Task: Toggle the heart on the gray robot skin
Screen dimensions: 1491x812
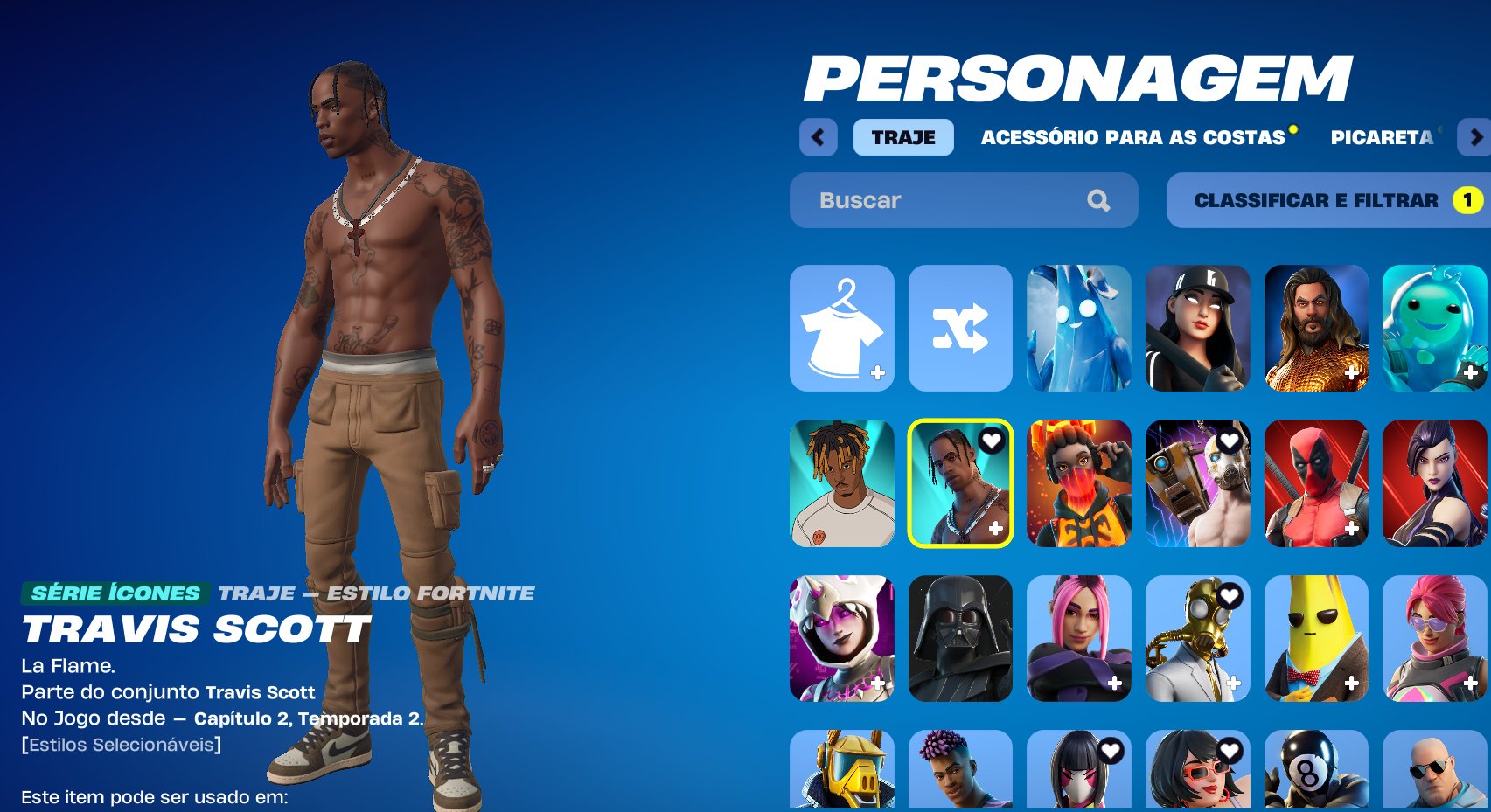Action: pyautogui.click(x=1230, y=441)
